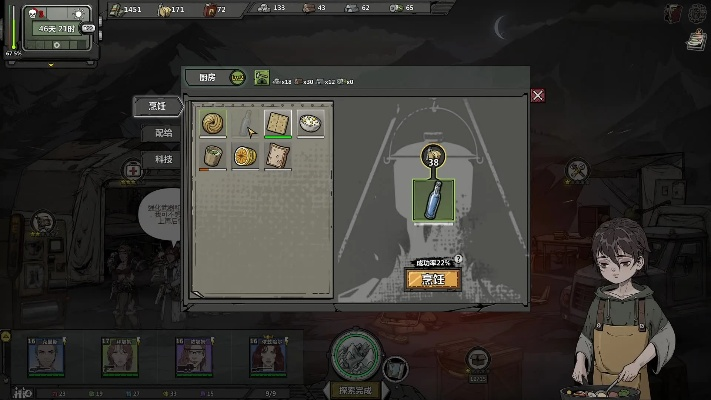Switch to the 烹饪 side tab
711x400 pixels.
[x=161, y=106]
